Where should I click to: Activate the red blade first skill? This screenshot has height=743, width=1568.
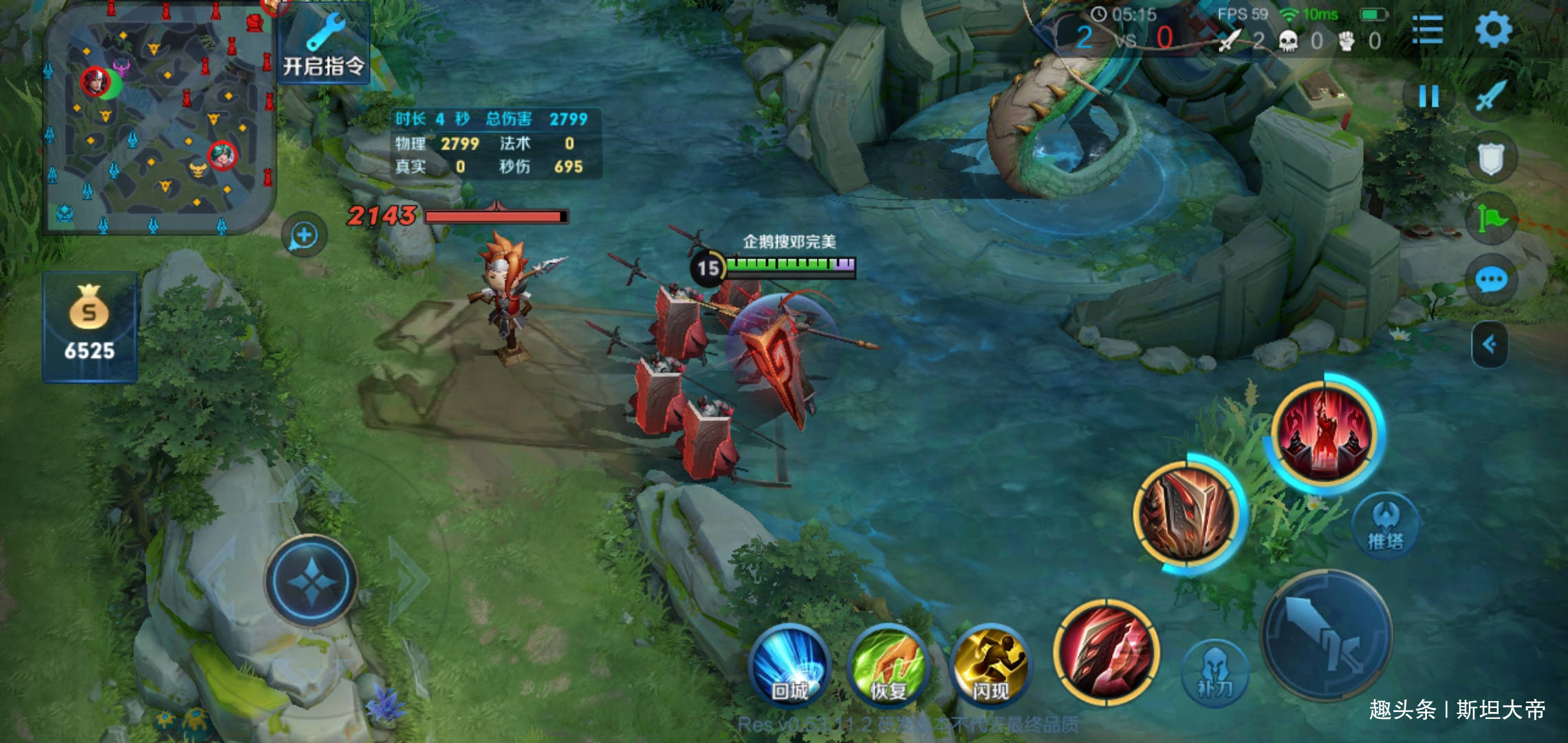pos(1106,652)
